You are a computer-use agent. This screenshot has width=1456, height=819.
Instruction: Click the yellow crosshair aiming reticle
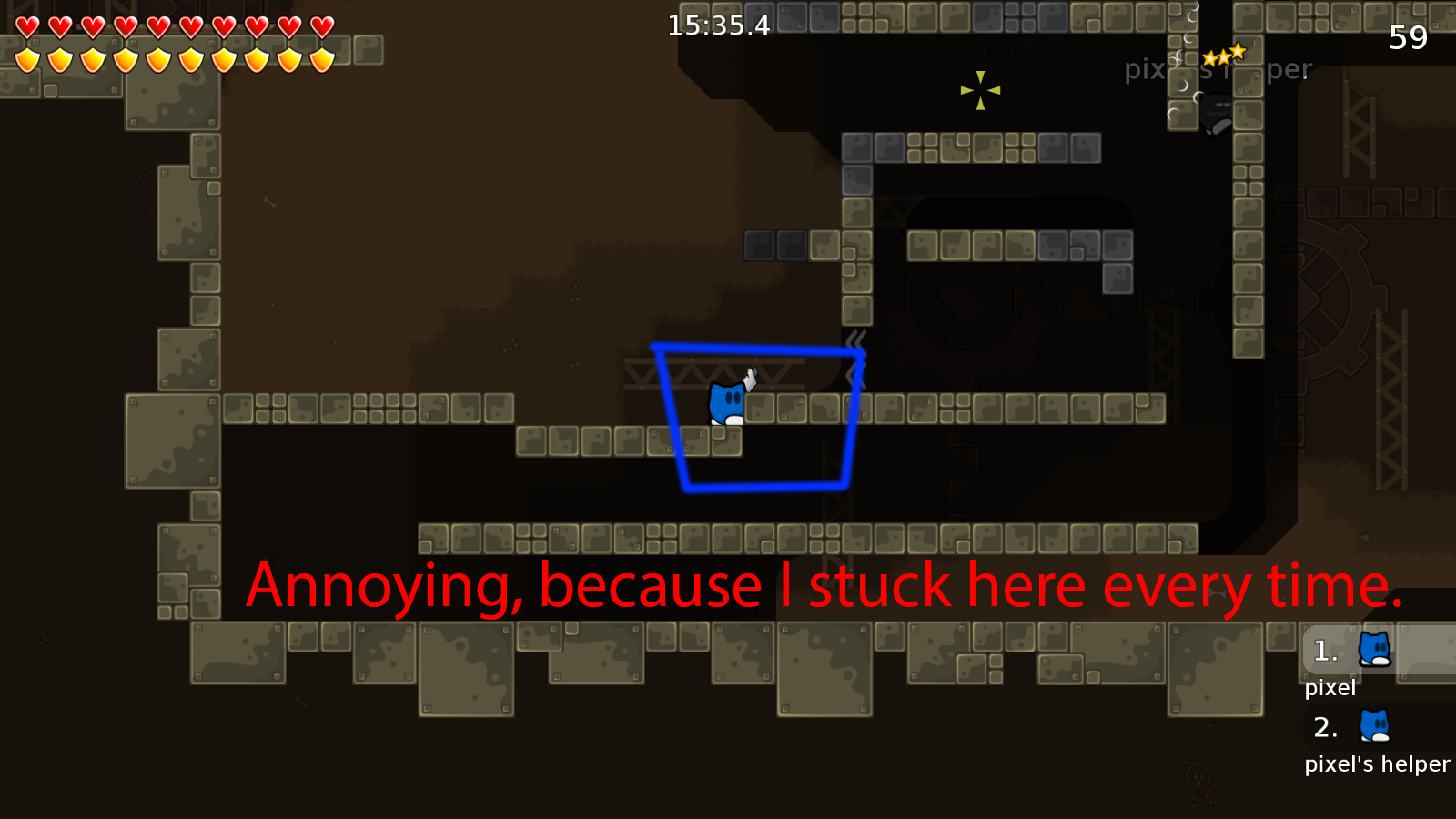(978, 91)
